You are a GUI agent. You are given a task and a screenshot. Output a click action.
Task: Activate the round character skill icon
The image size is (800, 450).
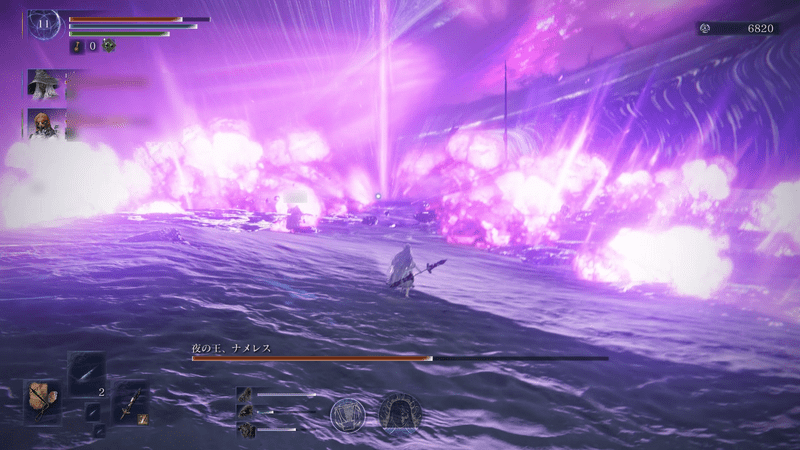pos(349,414)
